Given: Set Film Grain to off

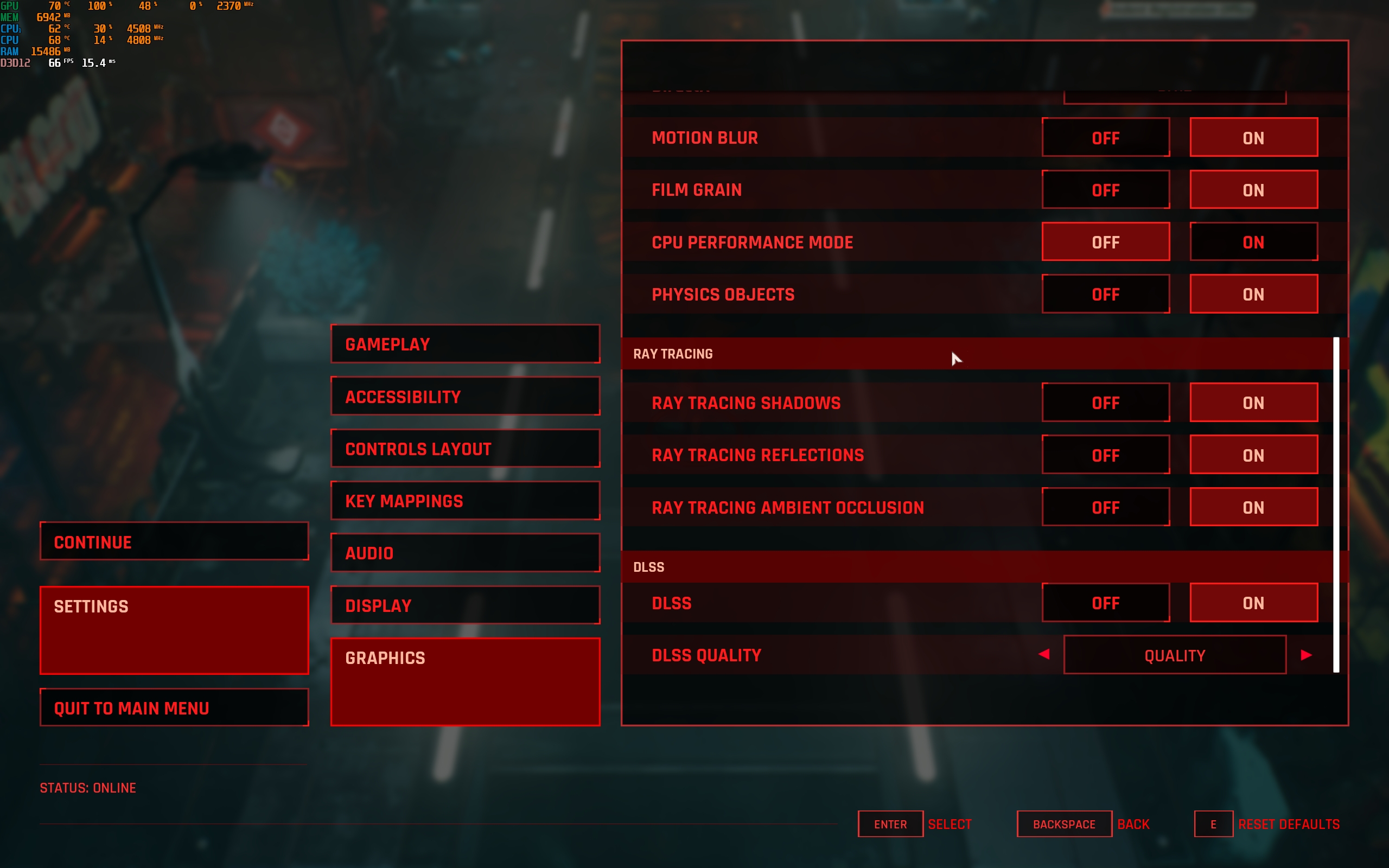Looking at the screenshot, I should [x=1105, y=190].
